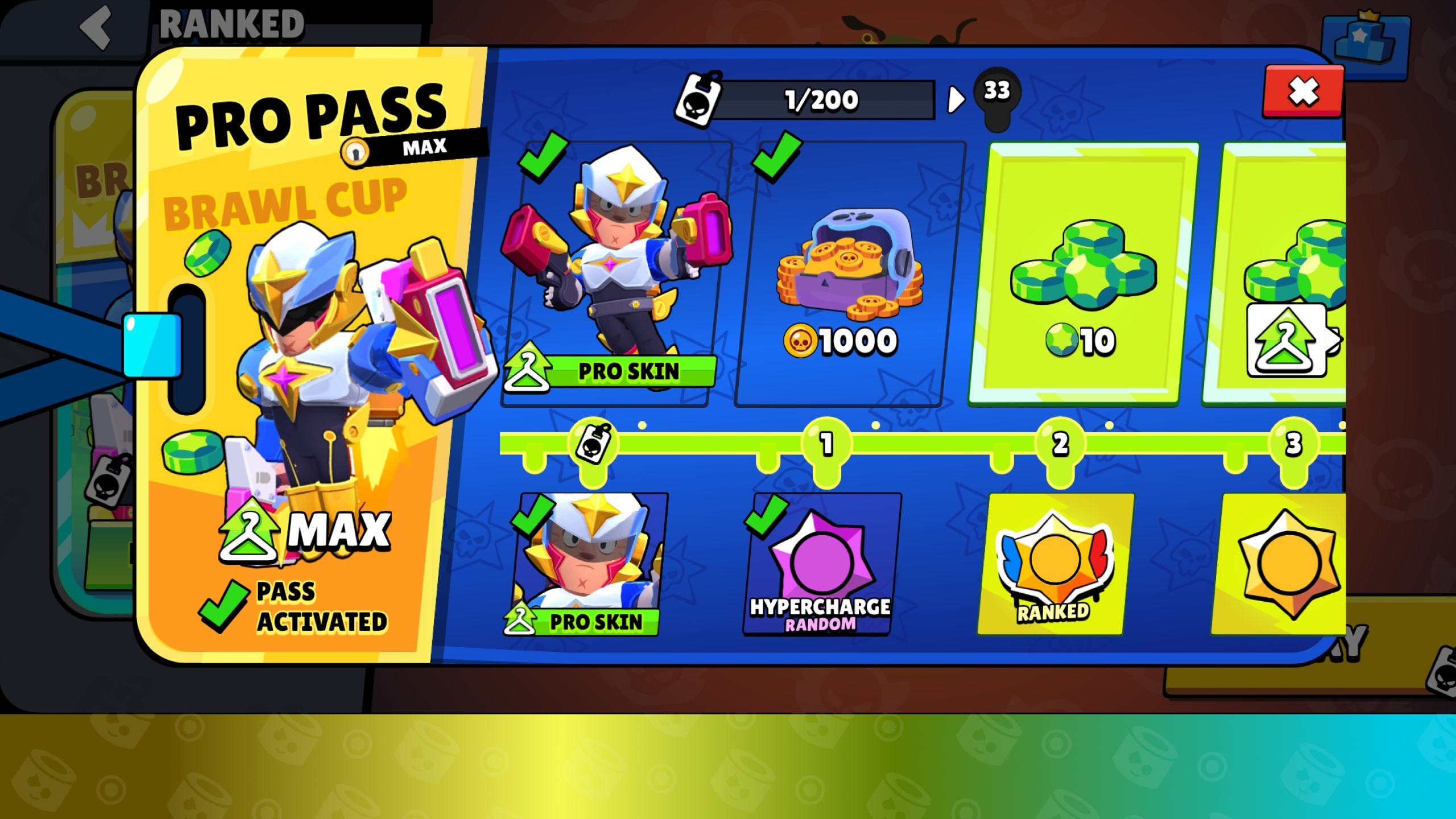The image size is (1456, 819).
Task: Go back from the Ranked screen
Action: (x=96, y=26)
